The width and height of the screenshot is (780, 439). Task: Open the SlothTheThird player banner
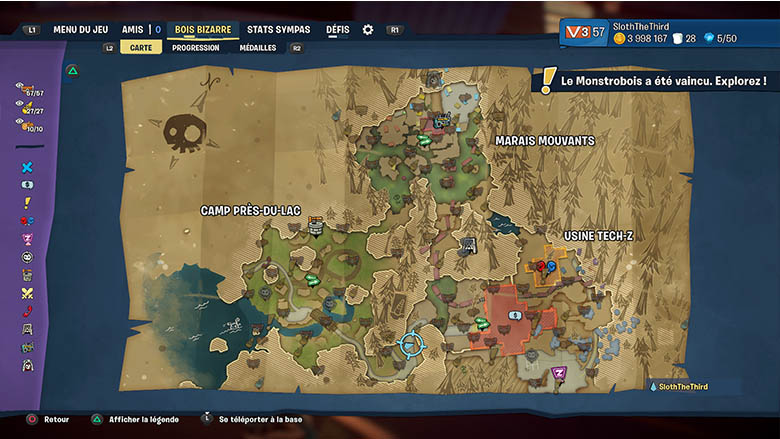[668, 33]
